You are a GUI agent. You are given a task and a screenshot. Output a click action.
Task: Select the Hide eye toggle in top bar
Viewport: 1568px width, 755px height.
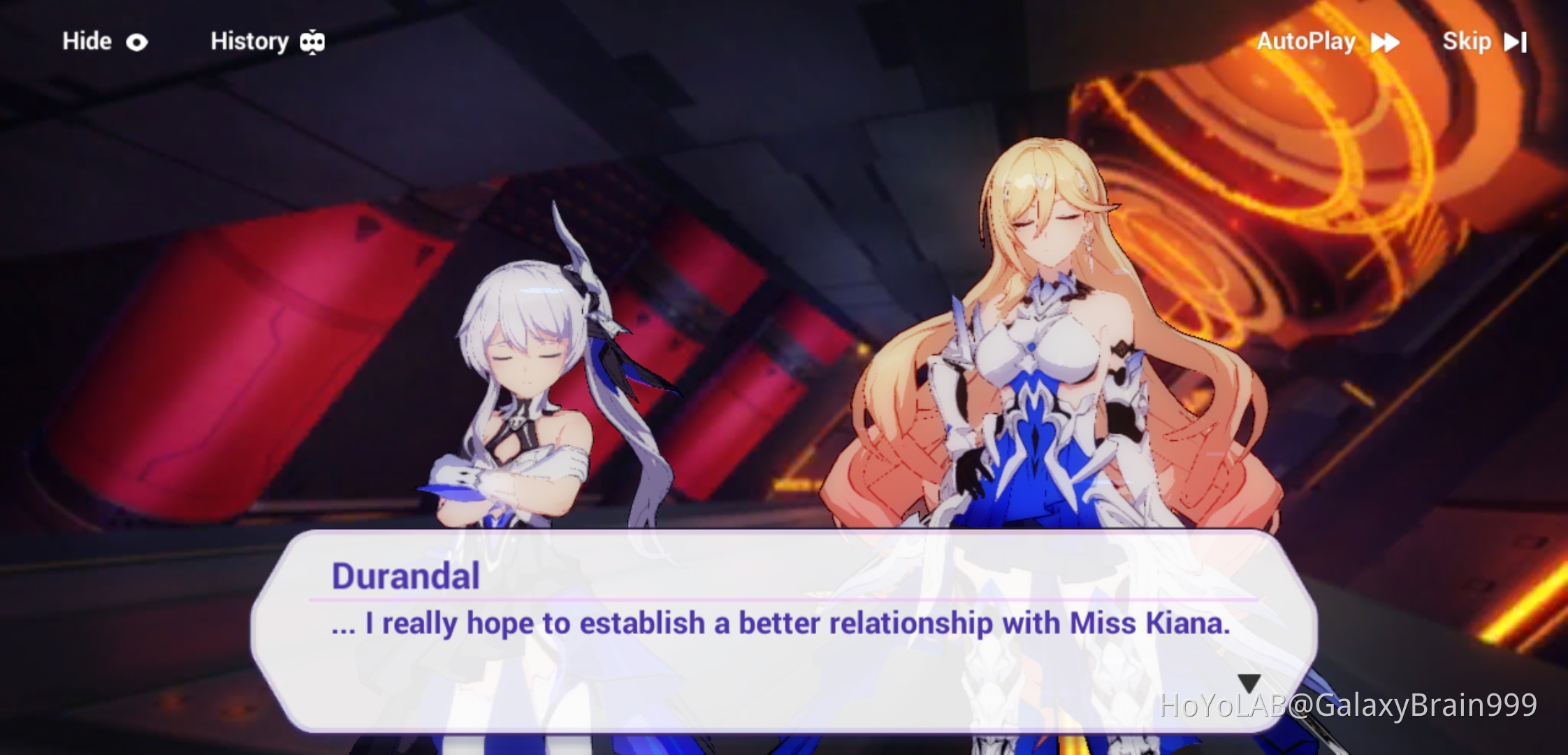click(136, 41)
